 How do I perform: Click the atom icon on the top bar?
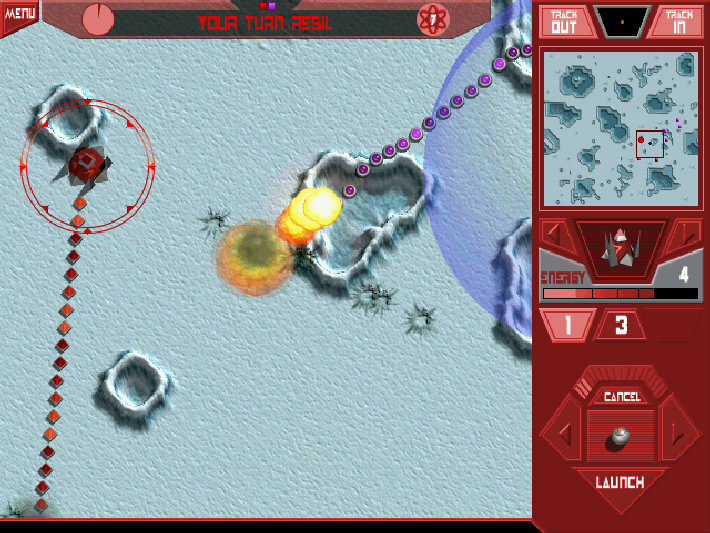pyautogui.click(x=433, y=20)
